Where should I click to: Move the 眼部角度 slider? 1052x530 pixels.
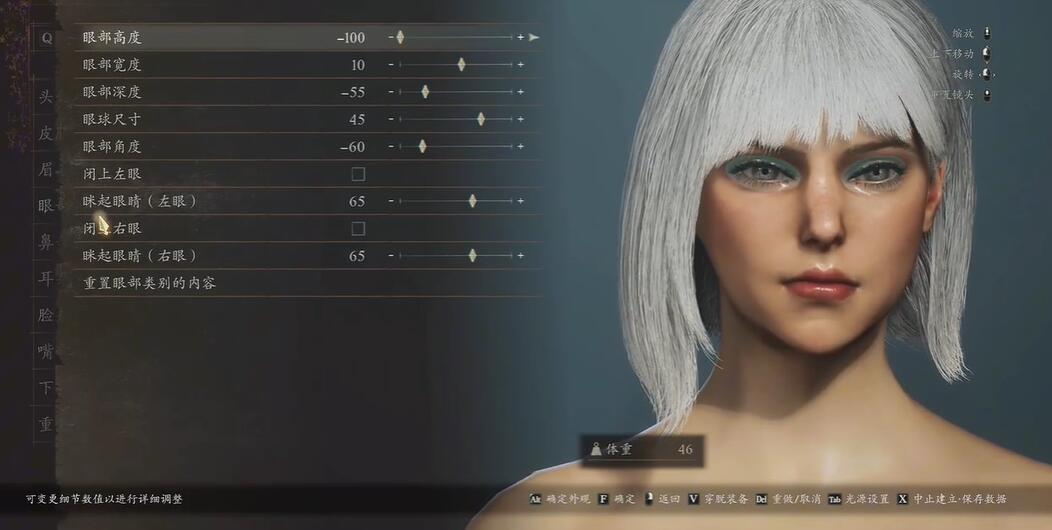pyautogui.click(x=422, y=146)
